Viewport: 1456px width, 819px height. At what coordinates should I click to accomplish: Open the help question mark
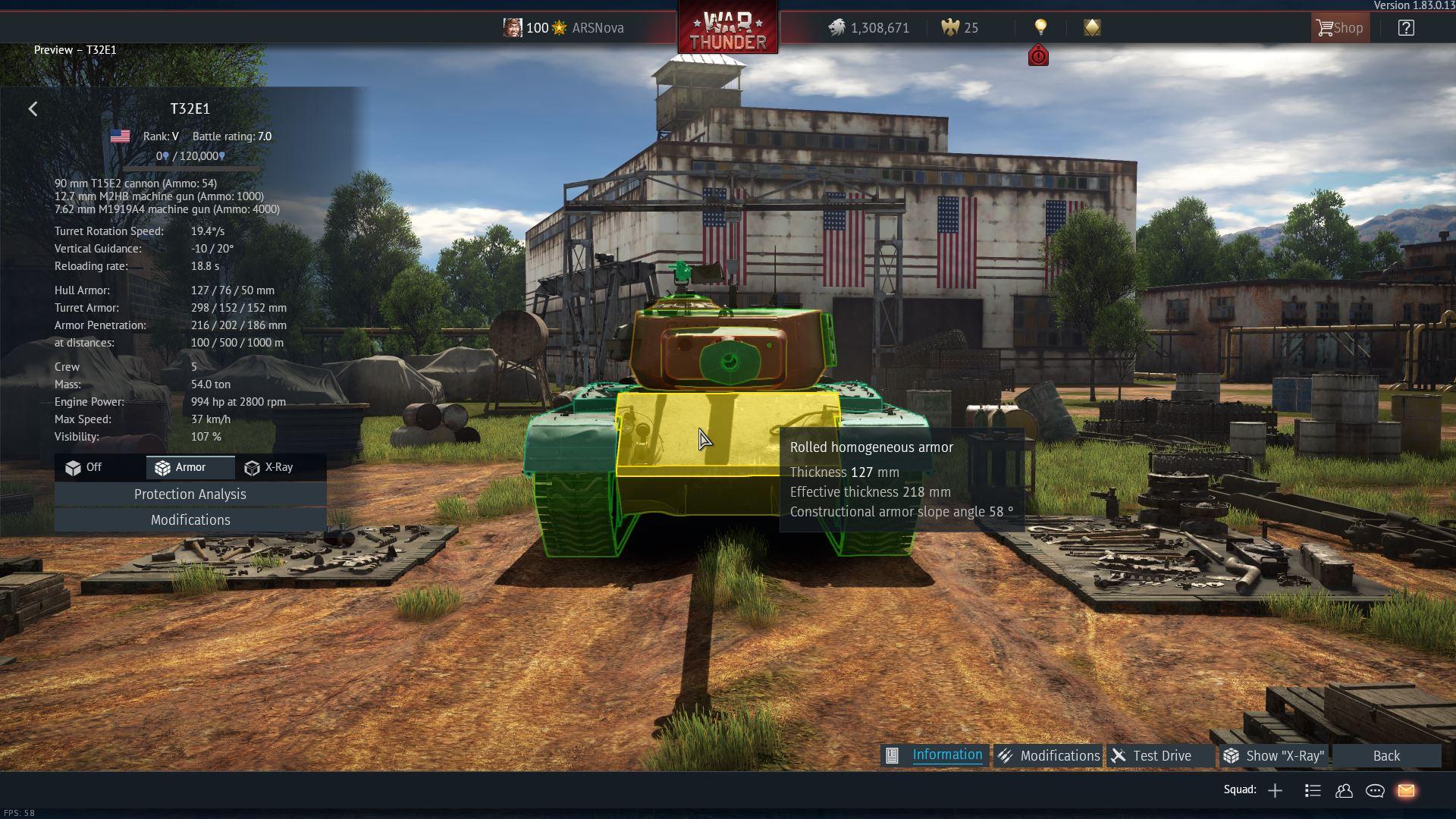click(x=1406, y=28)
